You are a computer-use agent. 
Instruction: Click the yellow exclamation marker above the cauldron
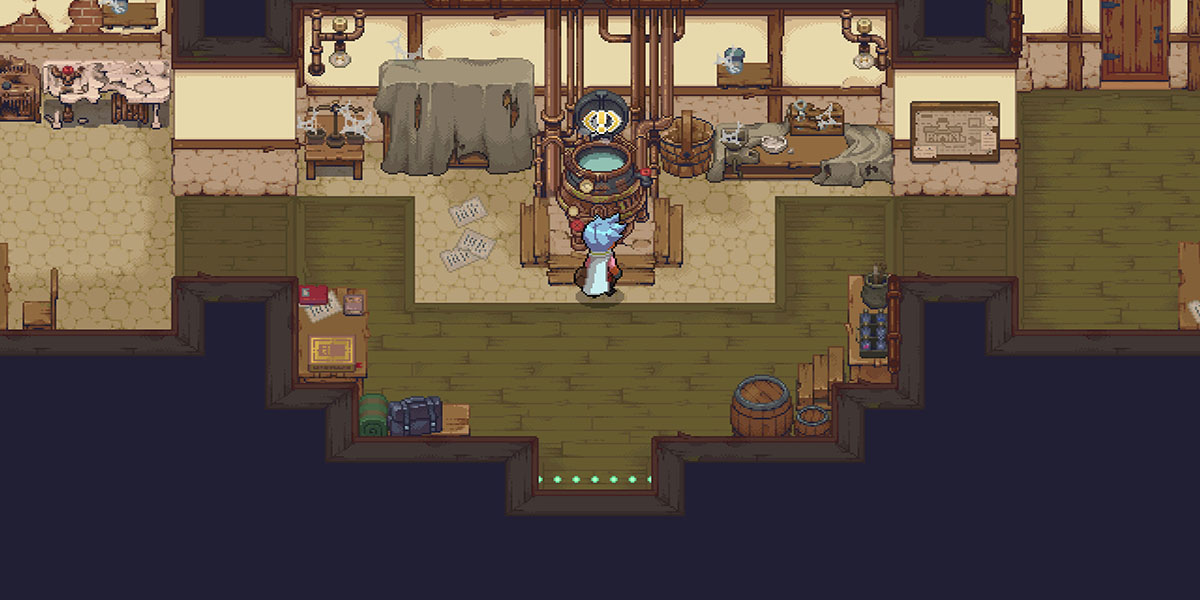point(603,123)
